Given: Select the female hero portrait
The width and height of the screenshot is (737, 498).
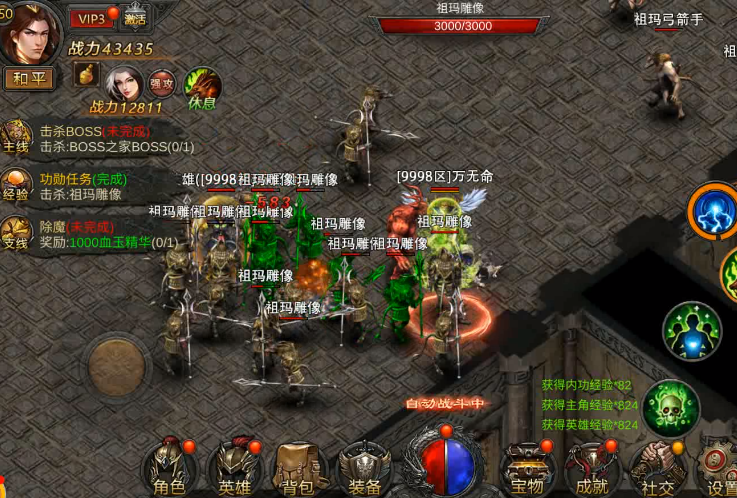Looking at the screenshot, I should pyautogui.click(x=124, y=81).
